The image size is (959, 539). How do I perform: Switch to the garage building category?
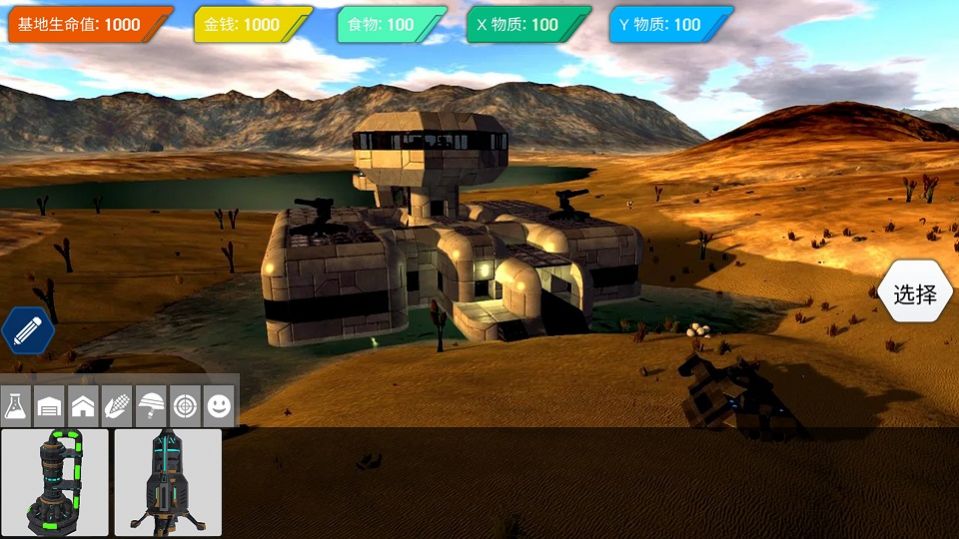(50, 406)
